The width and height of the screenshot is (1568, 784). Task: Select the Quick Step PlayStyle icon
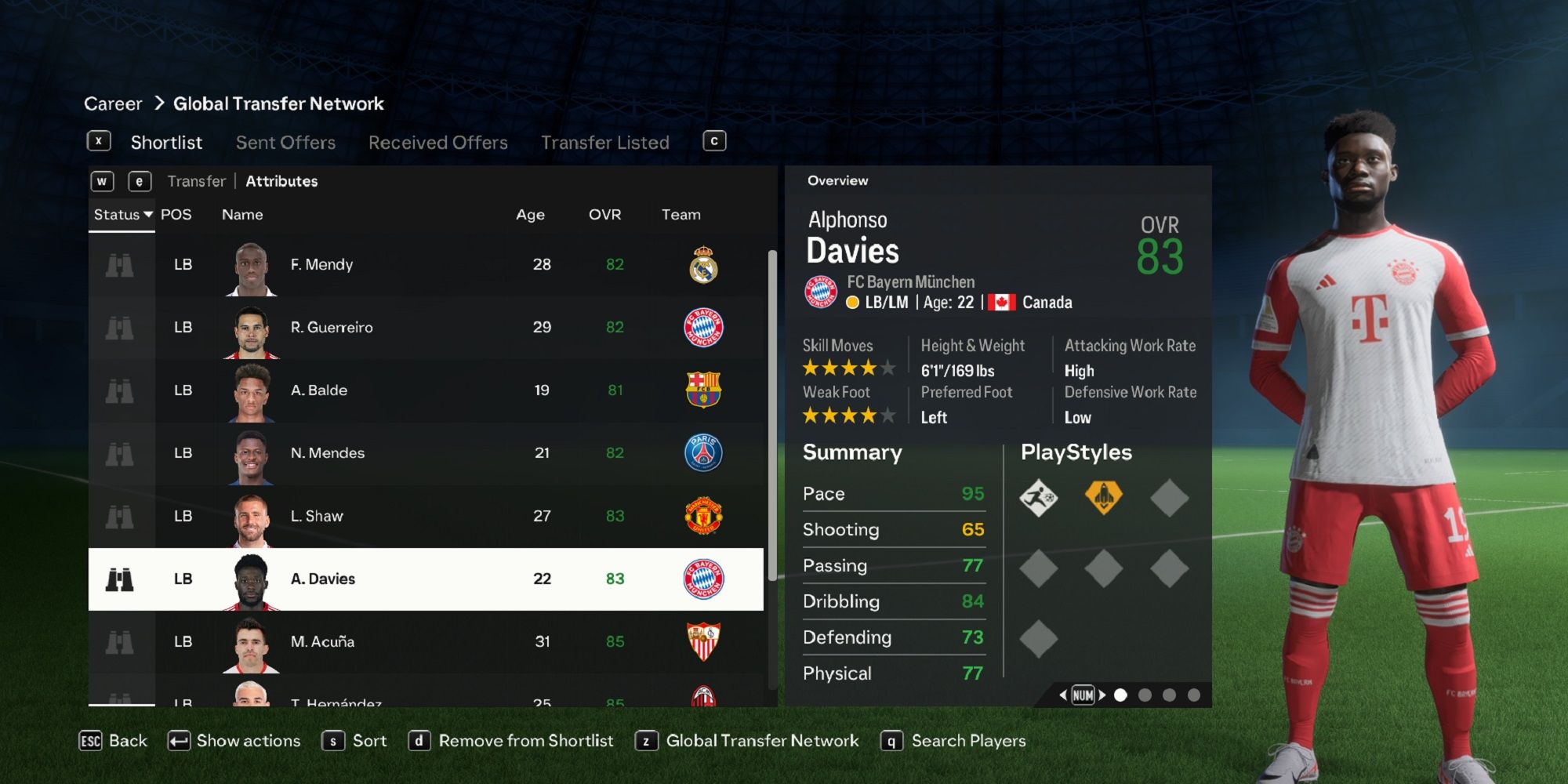point(1040,496)
